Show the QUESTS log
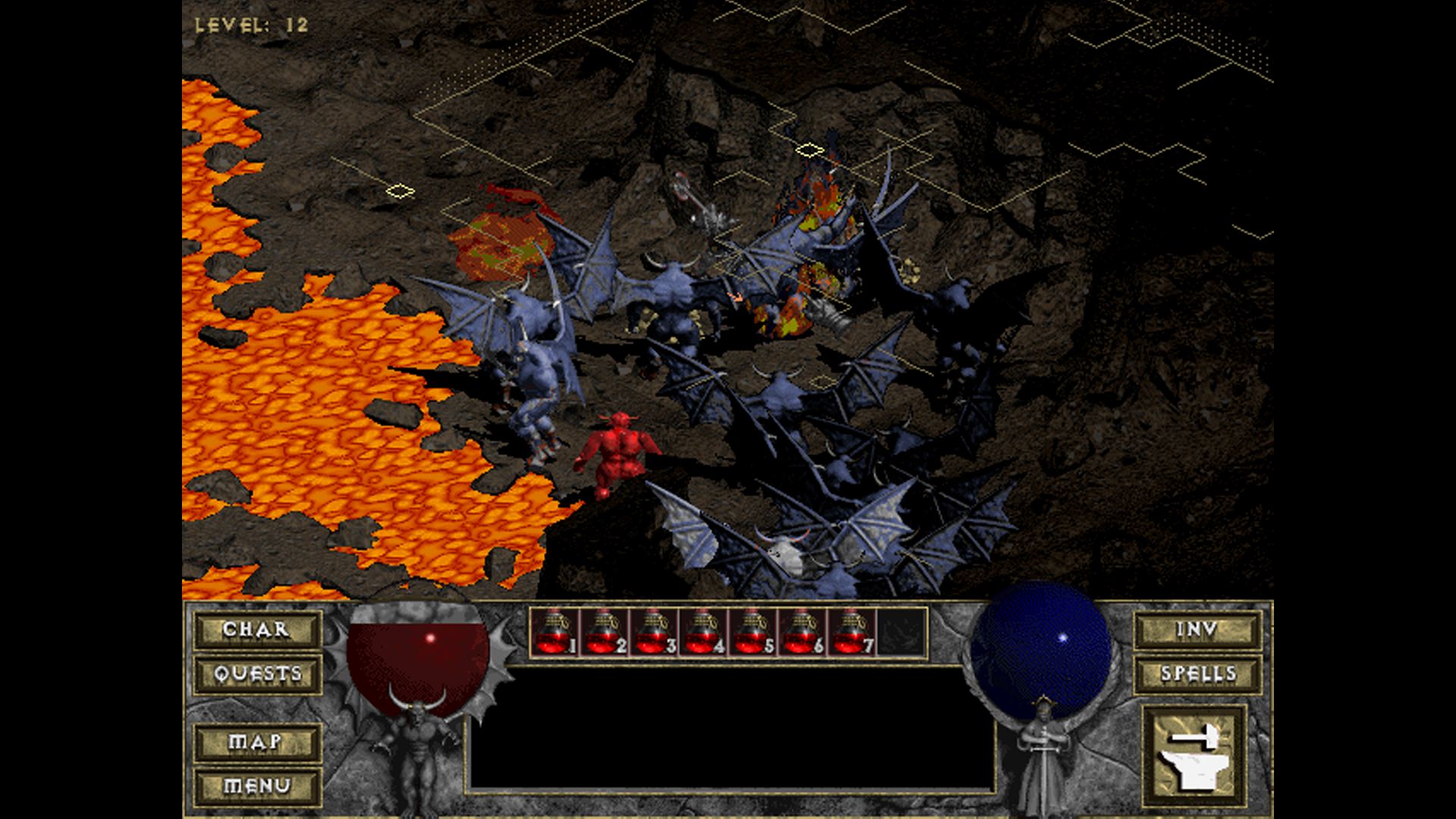 tap(256, 674)
